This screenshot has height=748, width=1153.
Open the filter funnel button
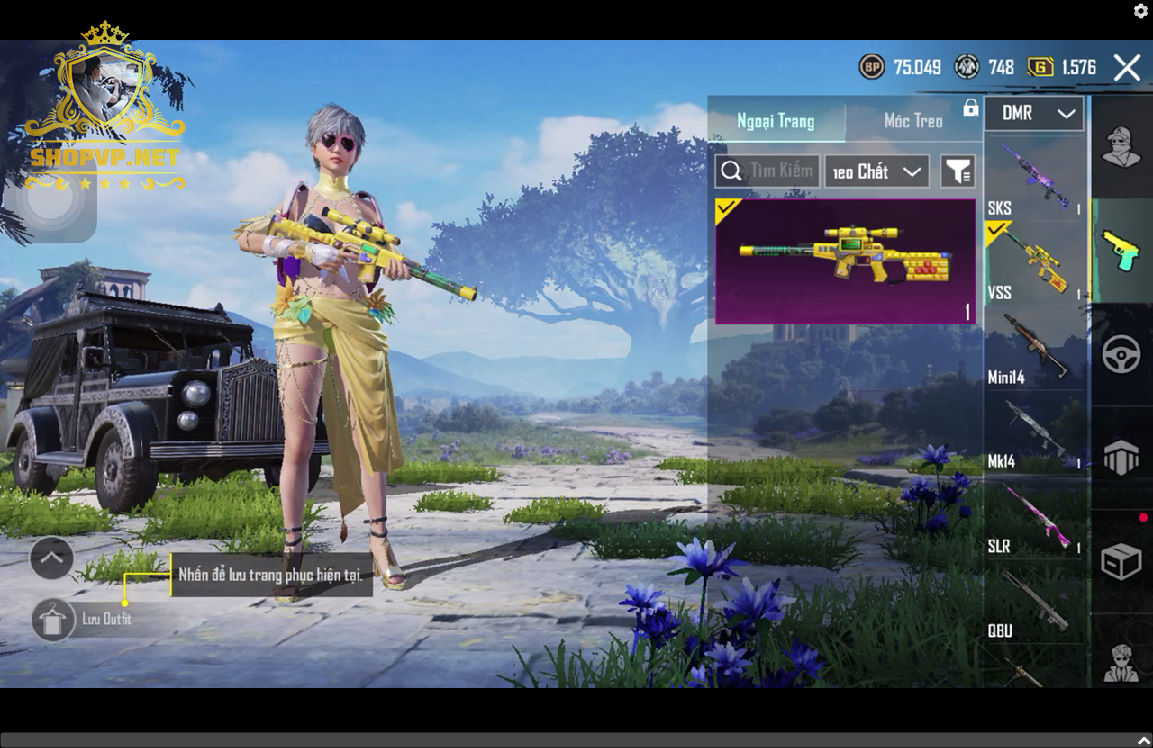(957, 171)
